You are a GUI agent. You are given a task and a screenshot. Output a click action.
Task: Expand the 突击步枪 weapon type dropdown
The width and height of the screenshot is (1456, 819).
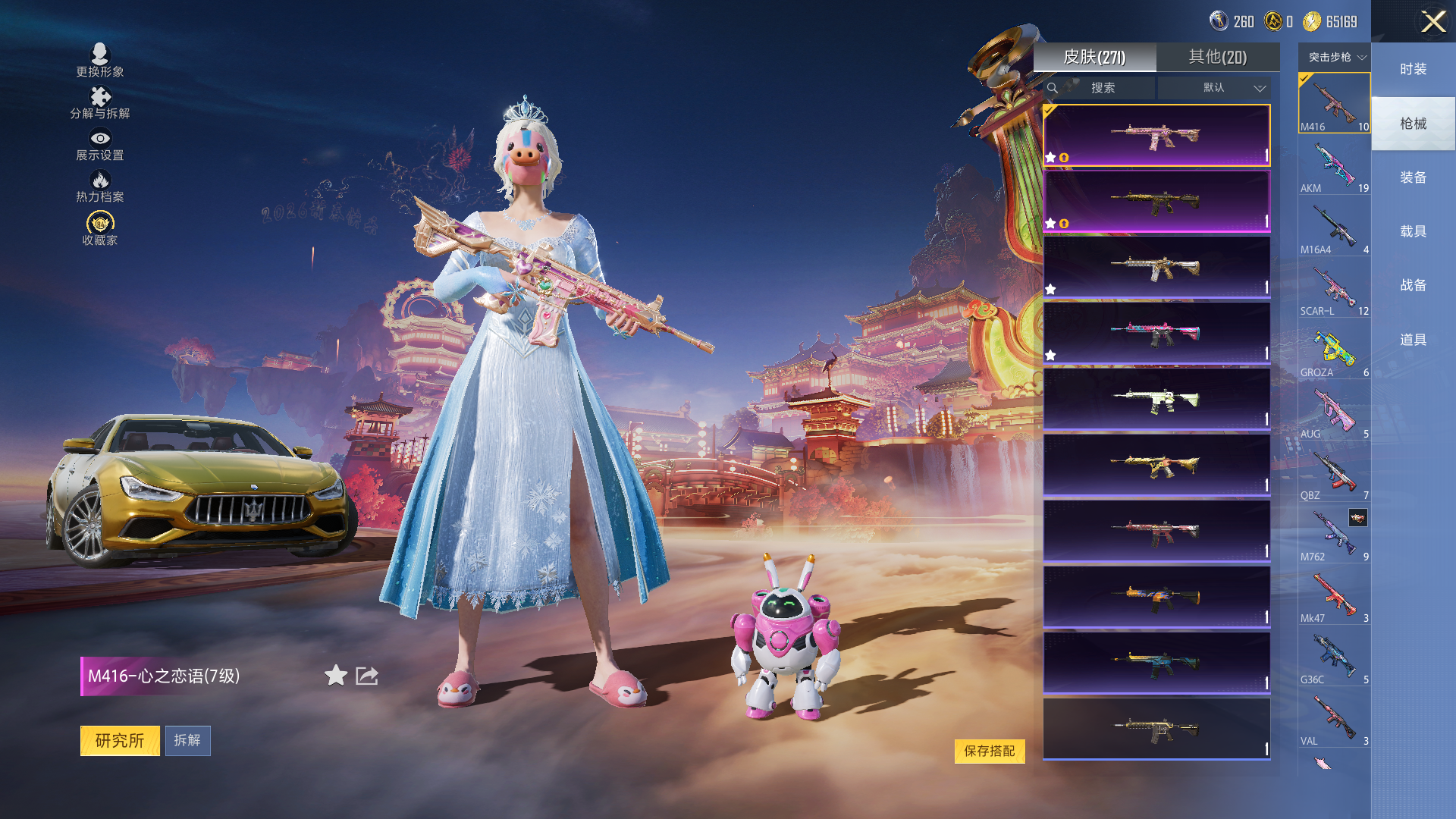point(1336,58)
